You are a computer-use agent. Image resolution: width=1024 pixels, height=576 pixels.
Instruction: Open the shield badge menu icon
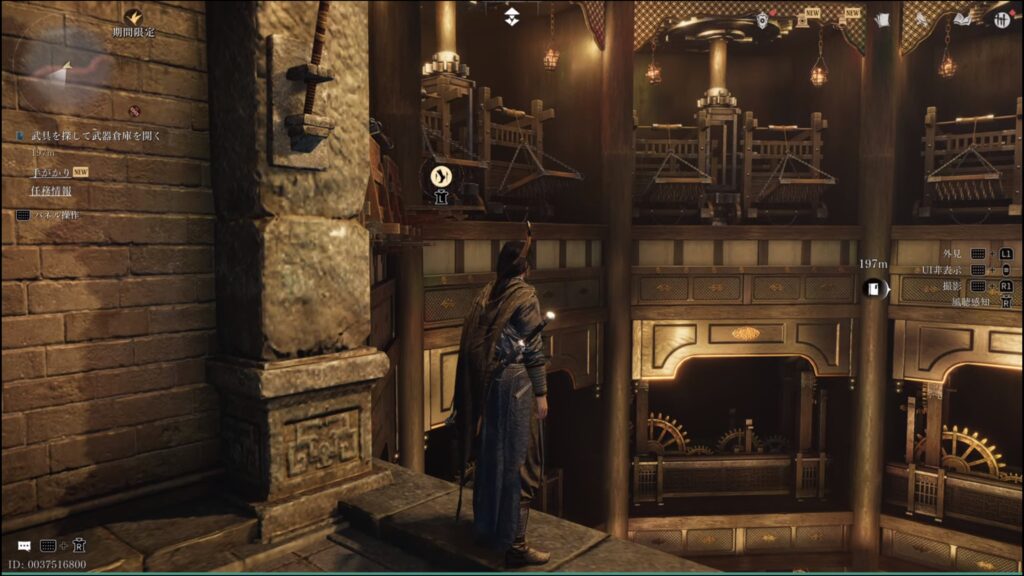pos(763,20)
